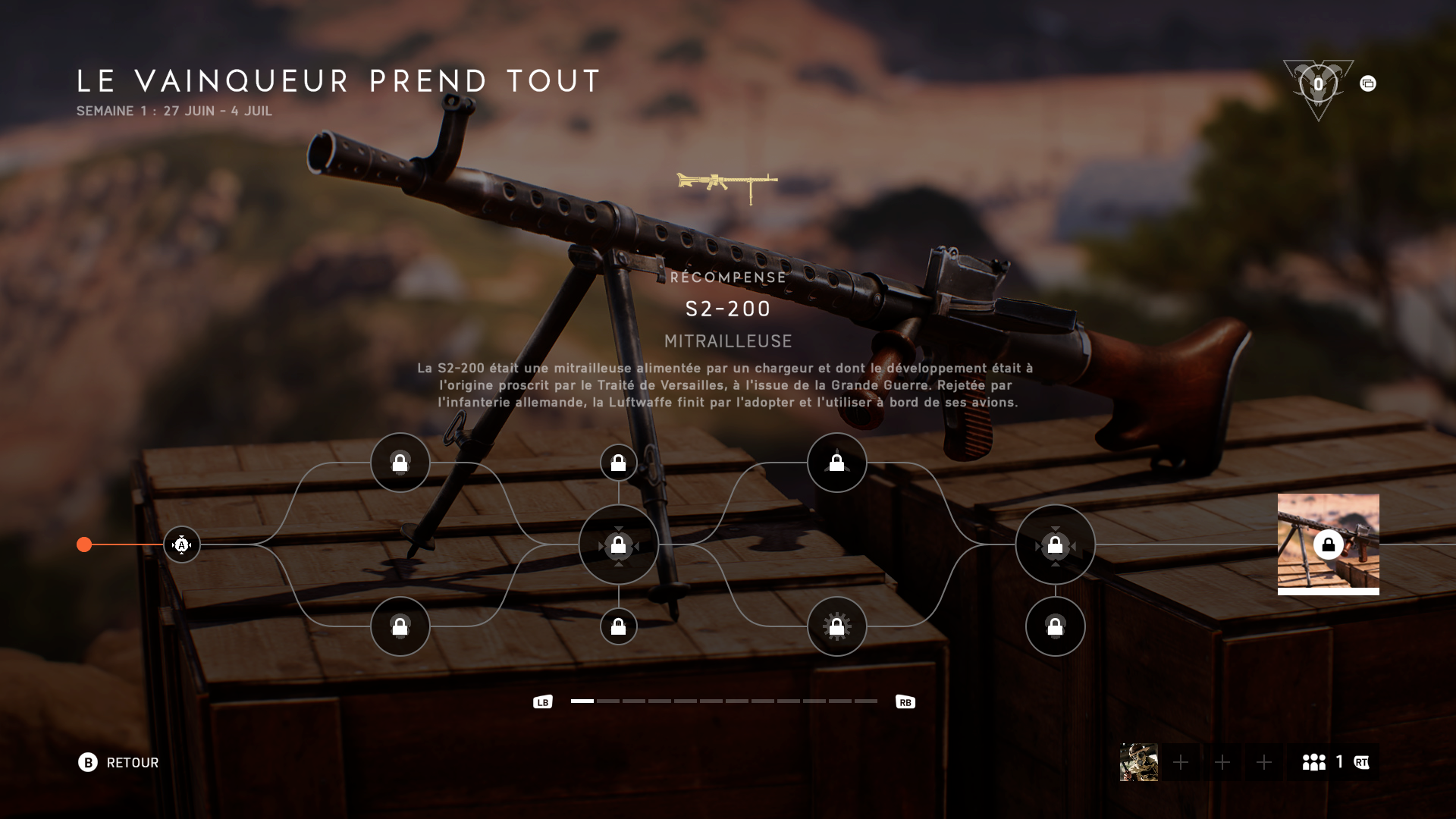The width and height of the screenshot is (1456, 819).
Task: Select the player avatar in the squad bar
Action: [1138, 762]
